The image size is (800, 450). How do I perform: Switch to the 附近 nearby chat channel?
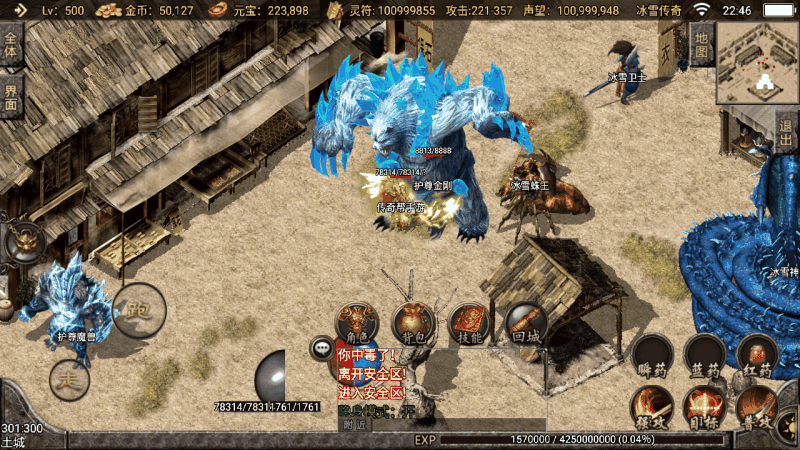tap(356, 425)
